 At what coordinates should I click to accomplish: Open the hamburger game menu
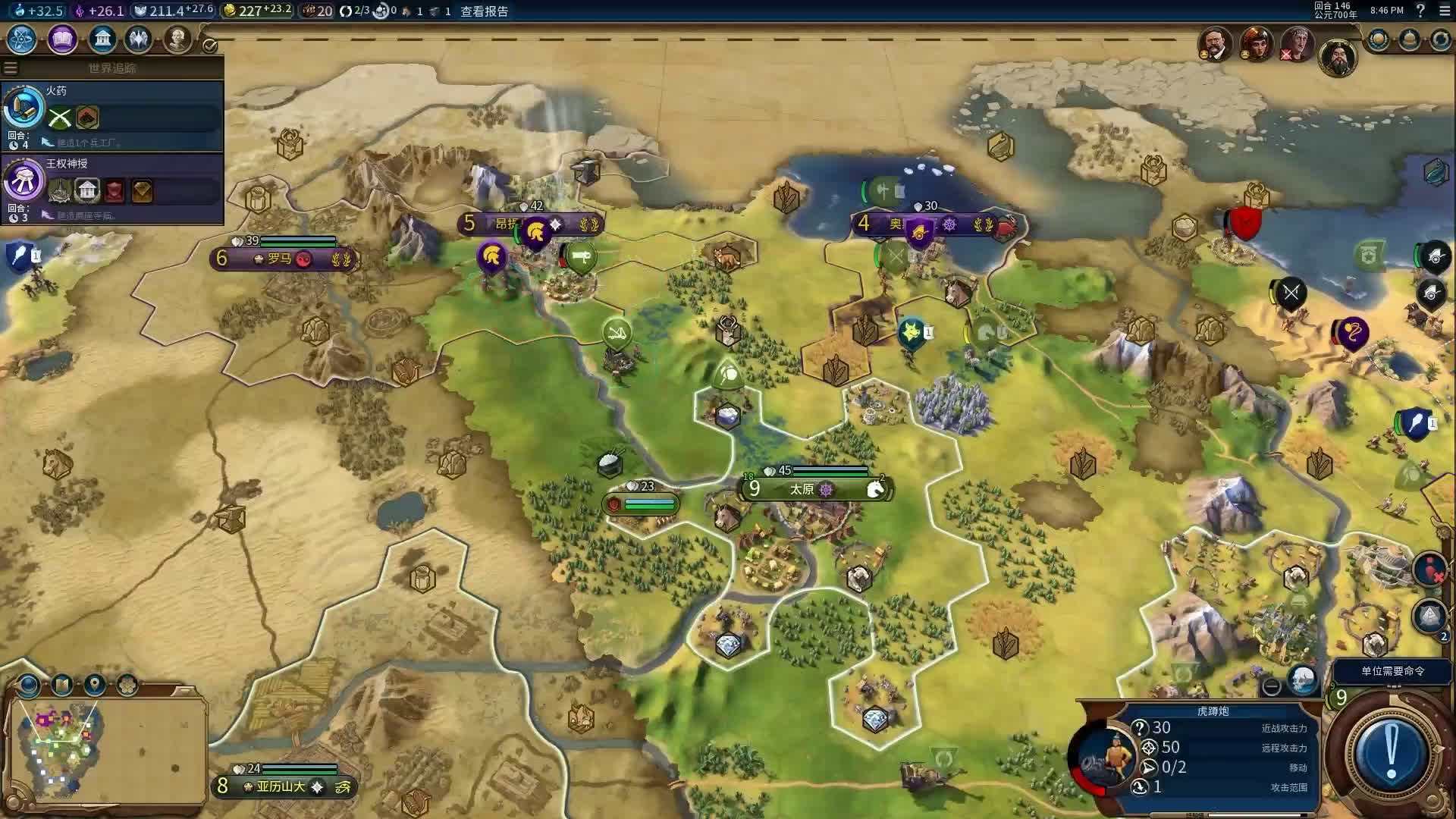[1444, 11]
